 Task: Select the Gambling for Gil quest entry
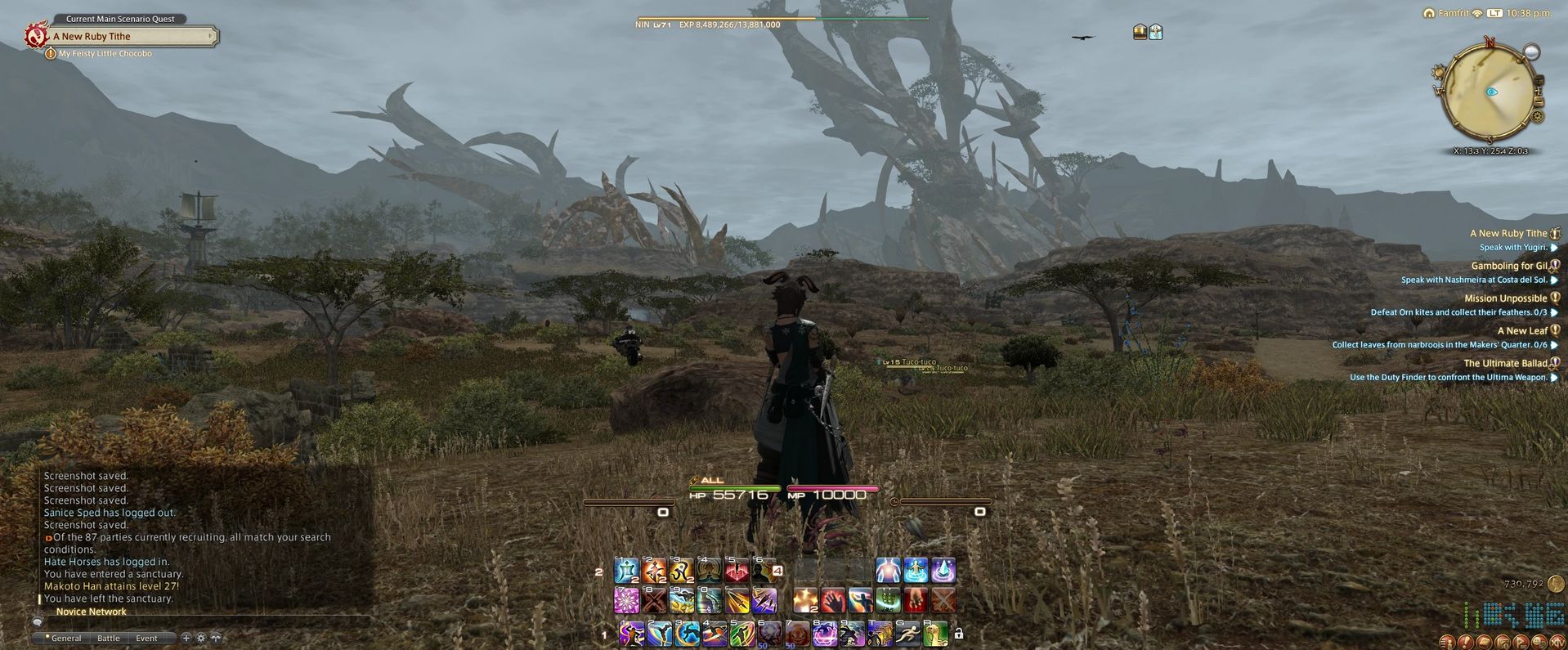1508,266
